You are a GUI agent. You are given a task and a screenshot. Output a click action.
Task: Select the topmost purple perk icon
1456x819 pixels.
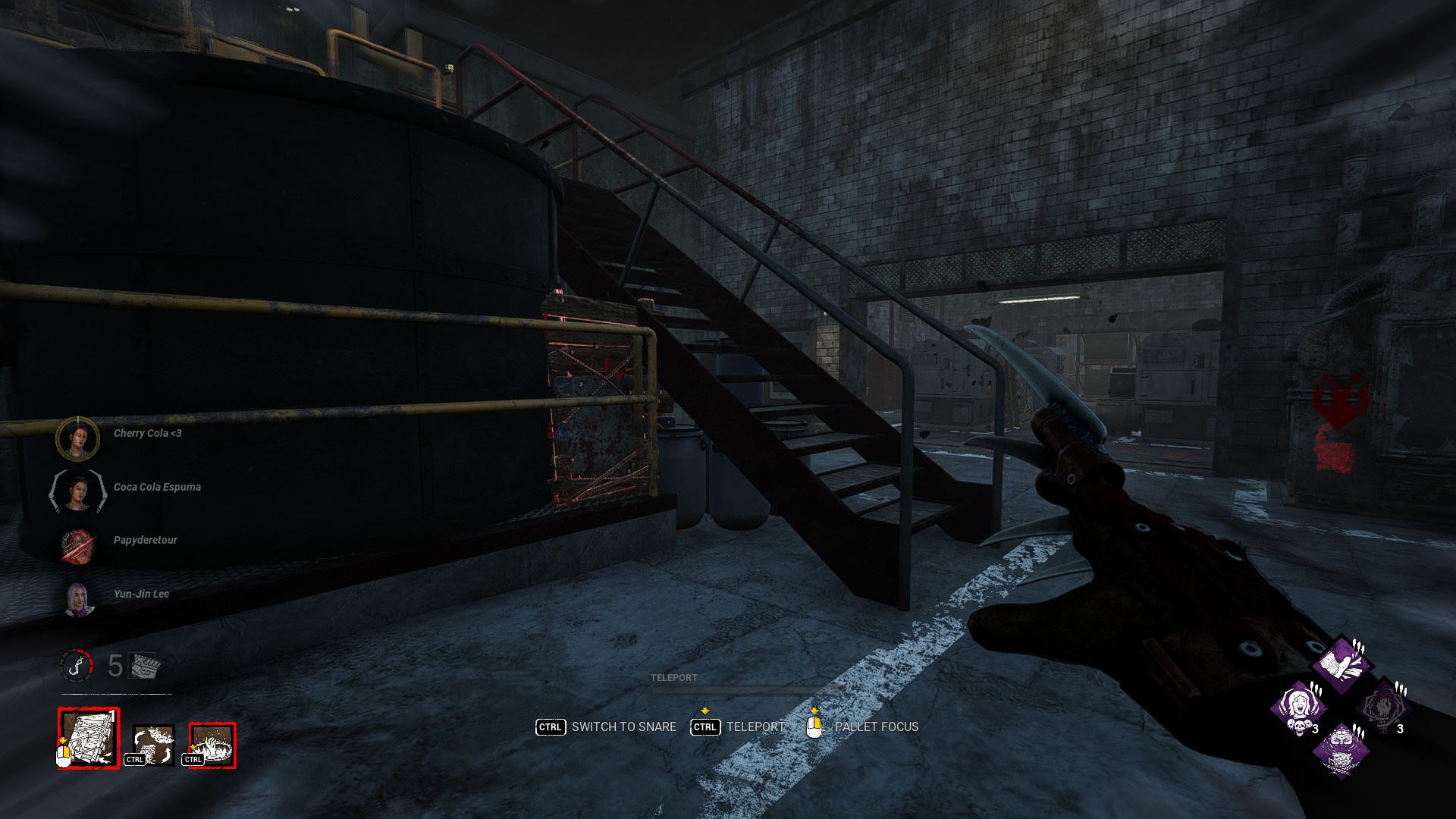click(1340, 666)
